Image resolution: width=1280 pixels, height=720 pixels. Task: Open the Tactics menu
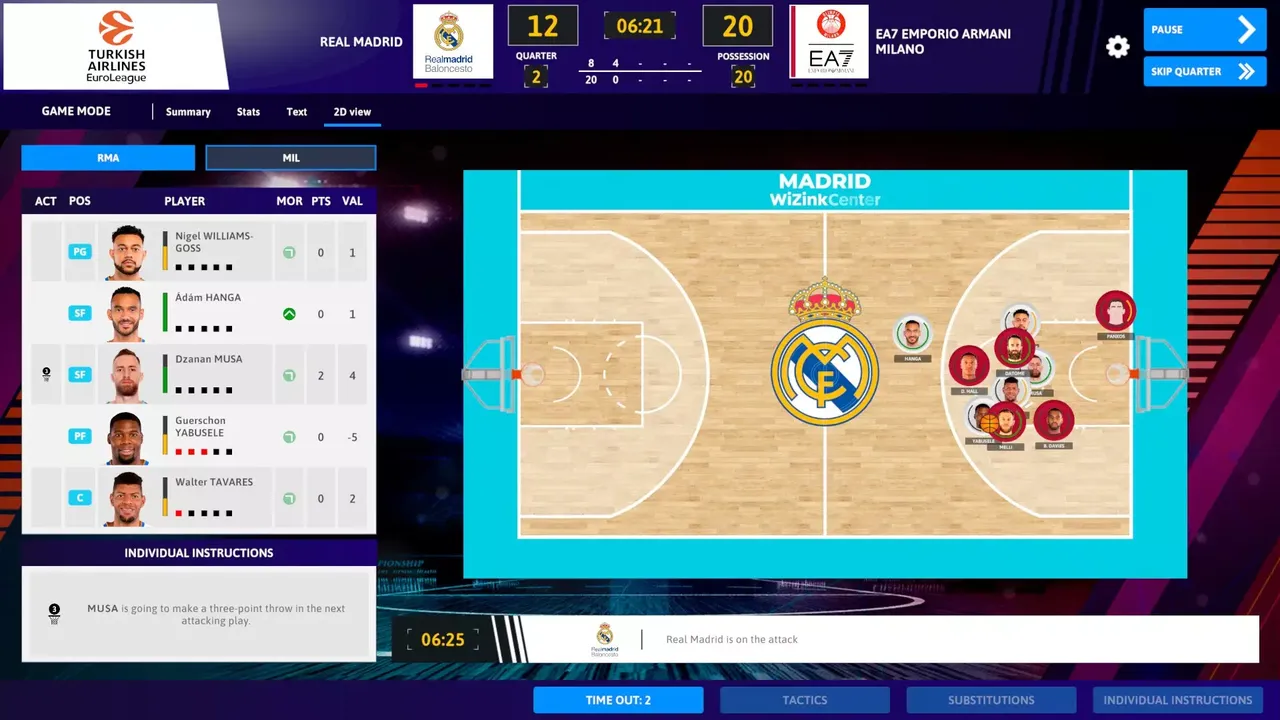(x=804, y=700)
